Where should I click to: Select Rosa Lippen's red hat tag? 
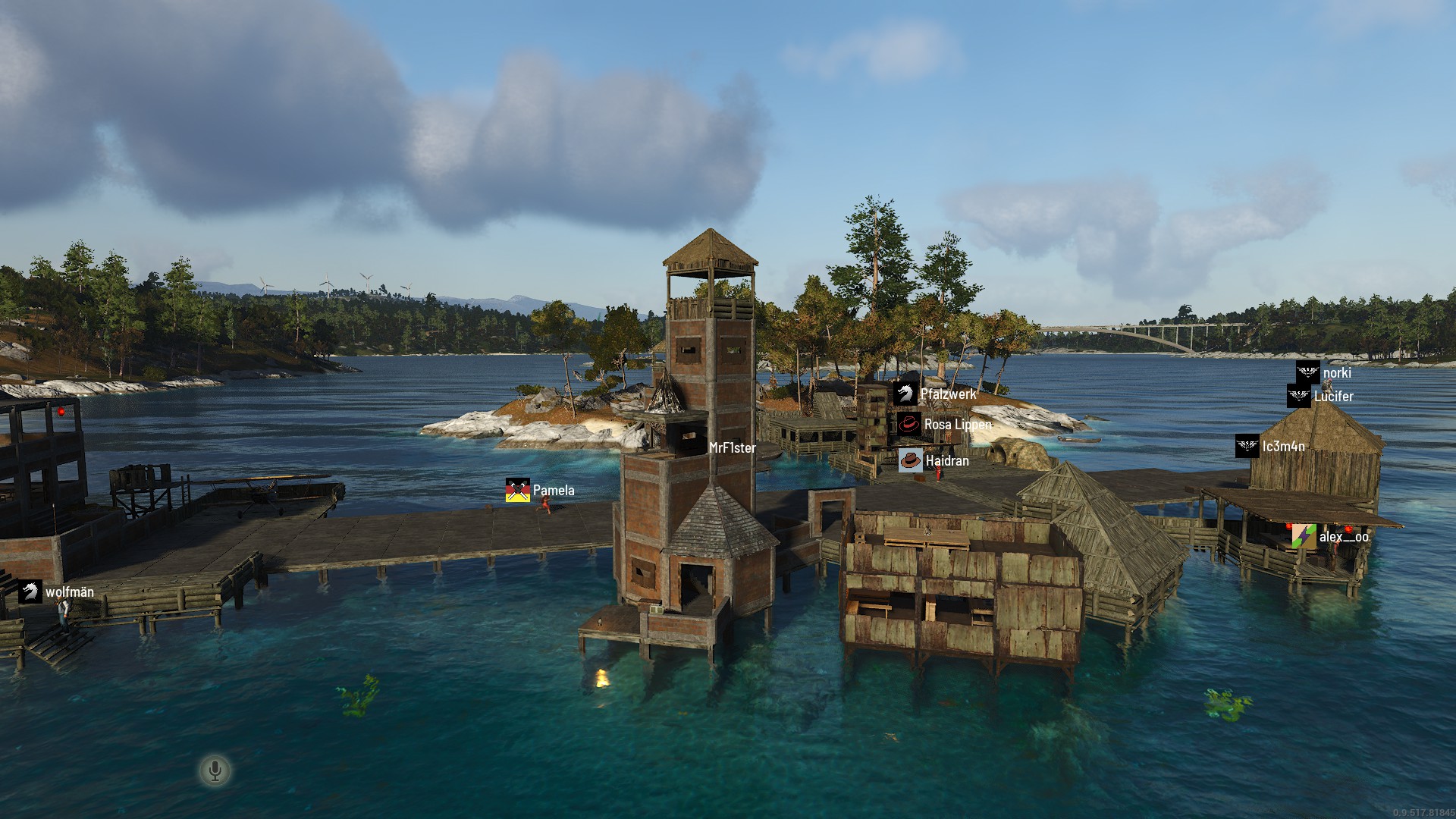click(908, 425)
